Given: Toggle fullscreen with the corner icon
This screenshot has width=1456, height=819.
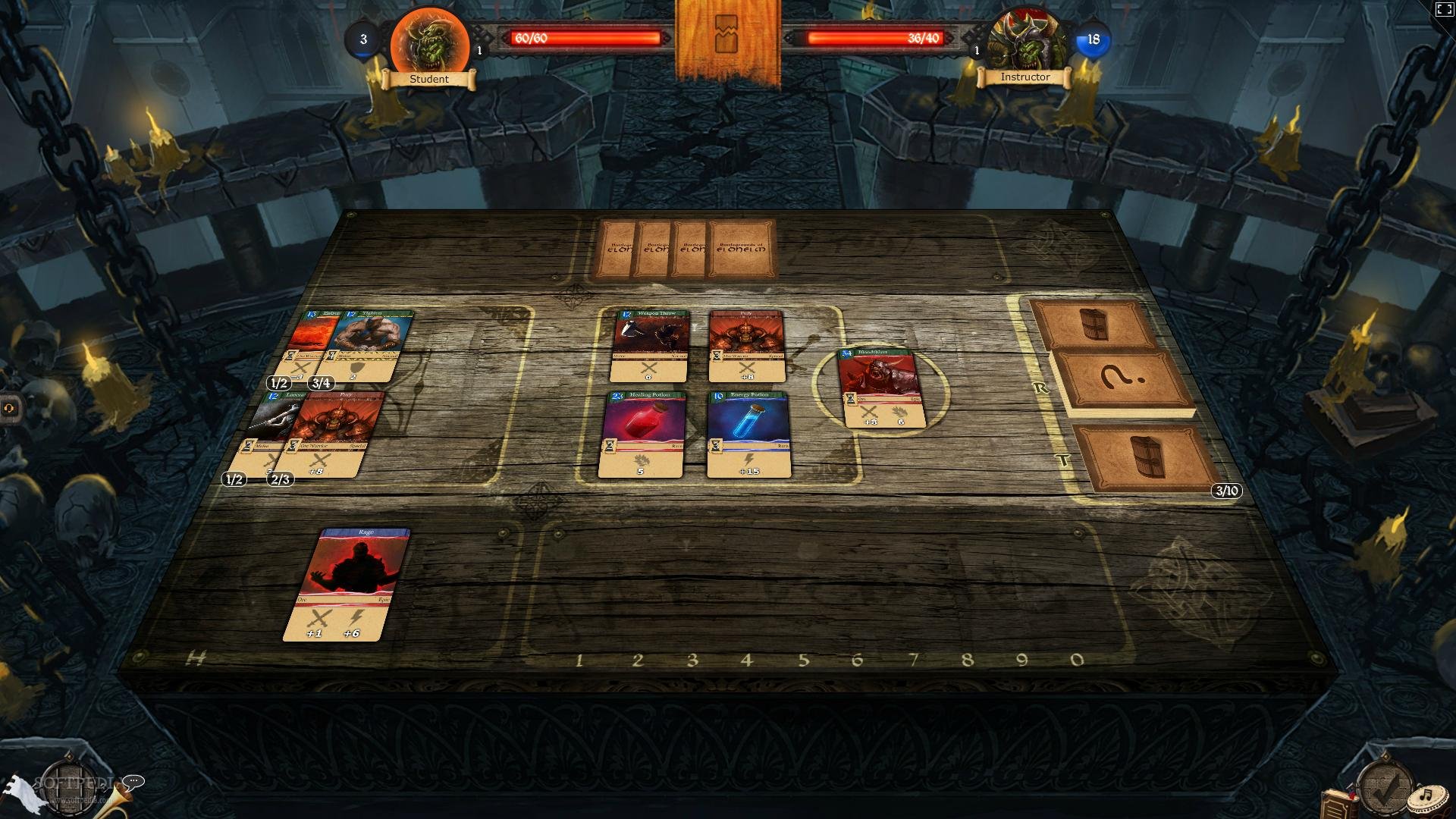Looking at the screenshot, I should tap(1444, 10).
